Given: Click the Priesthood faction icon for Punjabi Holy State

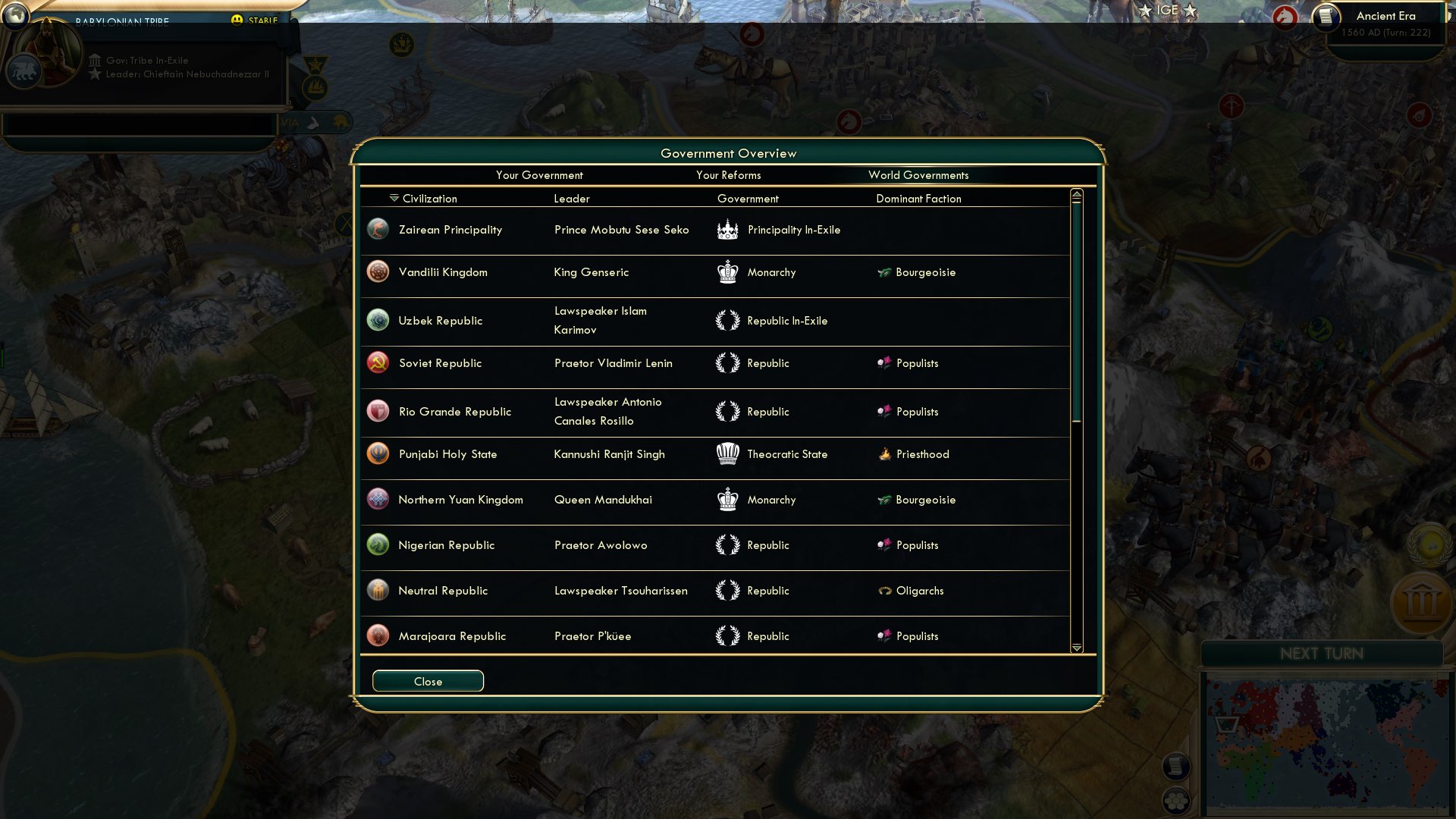Looking at the screenshot, I should (x=885, y=453).
